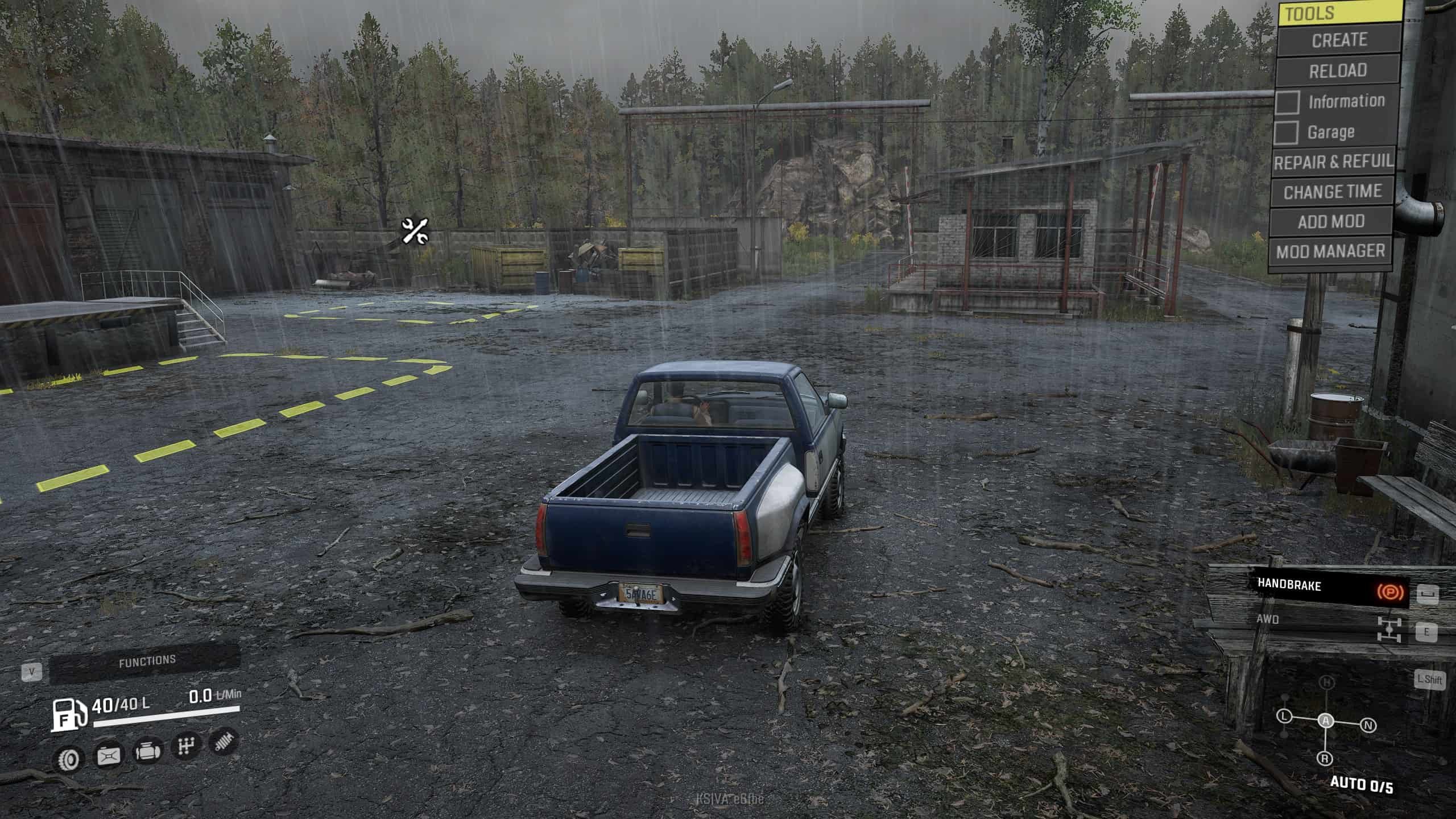Screen dimensions: 1456x819
Task: Shift gearbox to high gear H
Action: coord(1327,682)
